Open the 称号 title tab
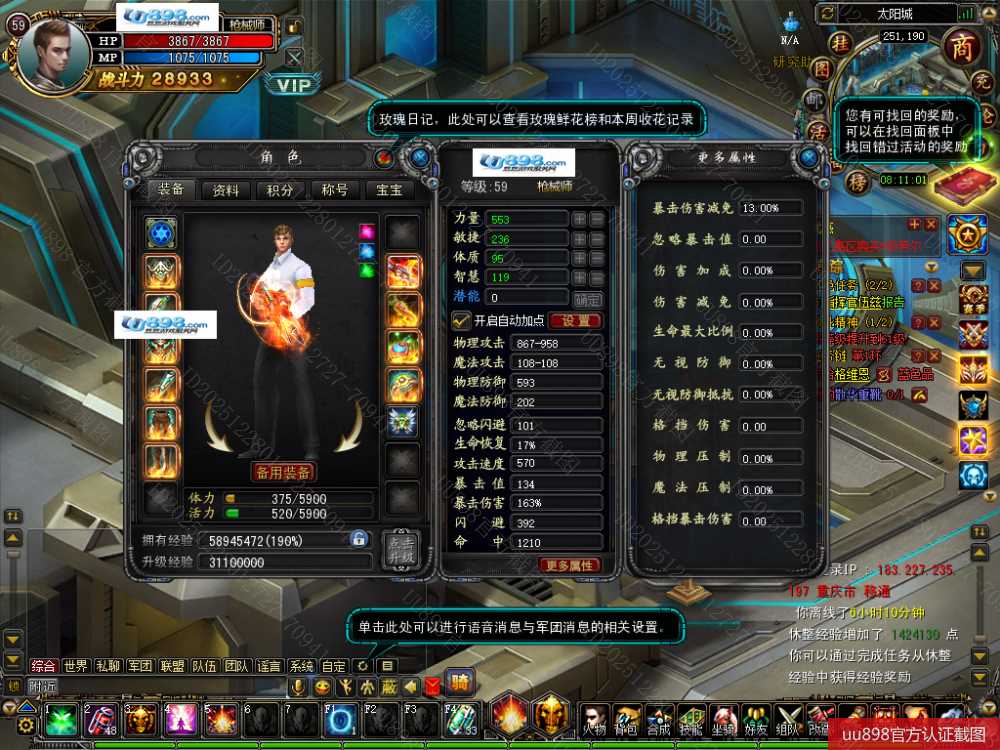 click(x=335, y=190)
